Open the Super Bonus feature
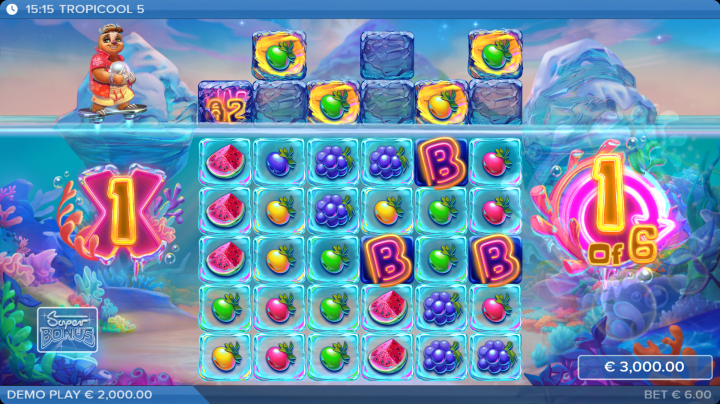Viewport: 720px width, 404px height. pyautogui.click(x=67, y=329)
